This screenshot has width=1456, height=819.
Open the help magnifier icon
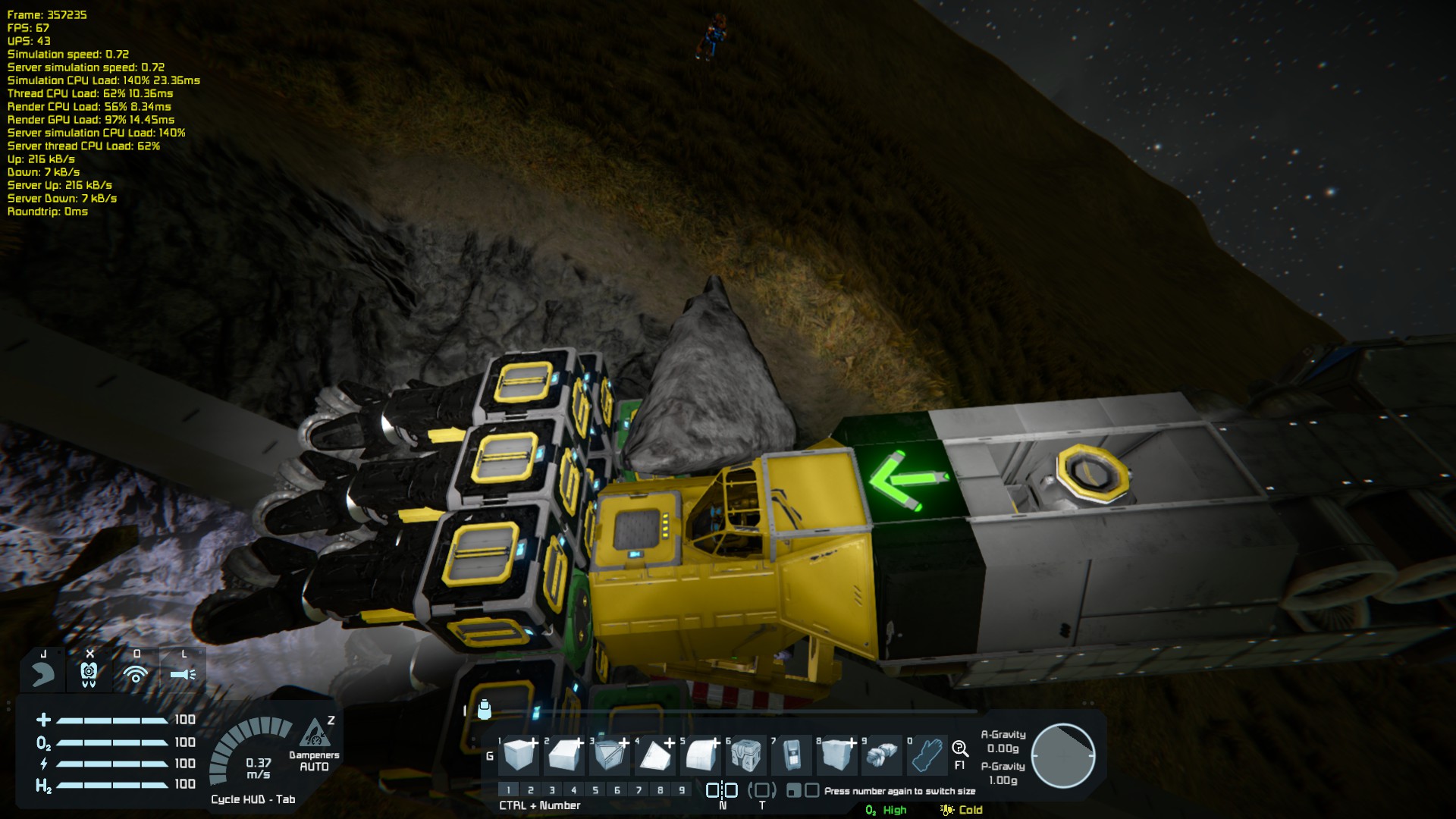[960, 750]
